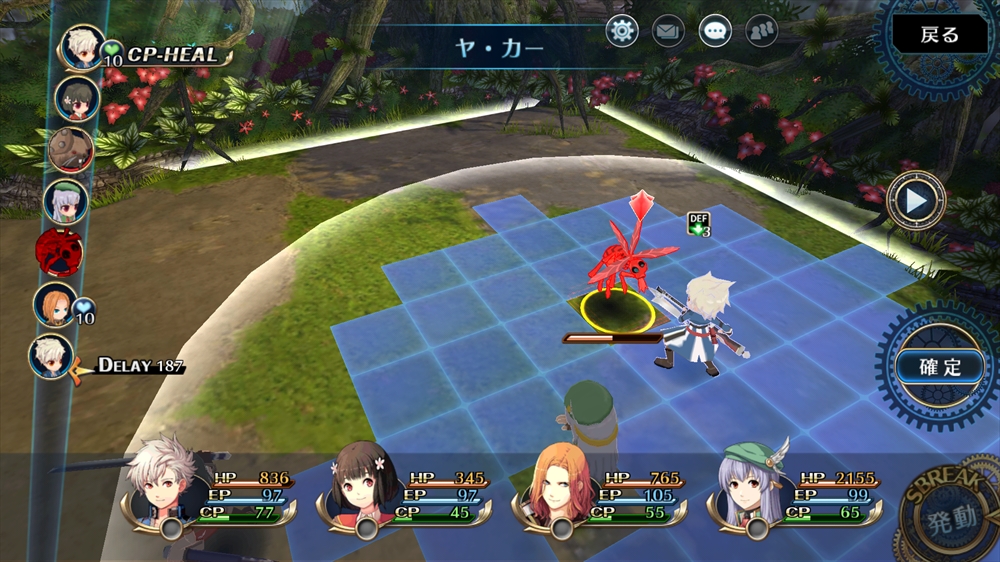
Task: Select the DELAY 187 turn order portrait
Action: (52, 357)
